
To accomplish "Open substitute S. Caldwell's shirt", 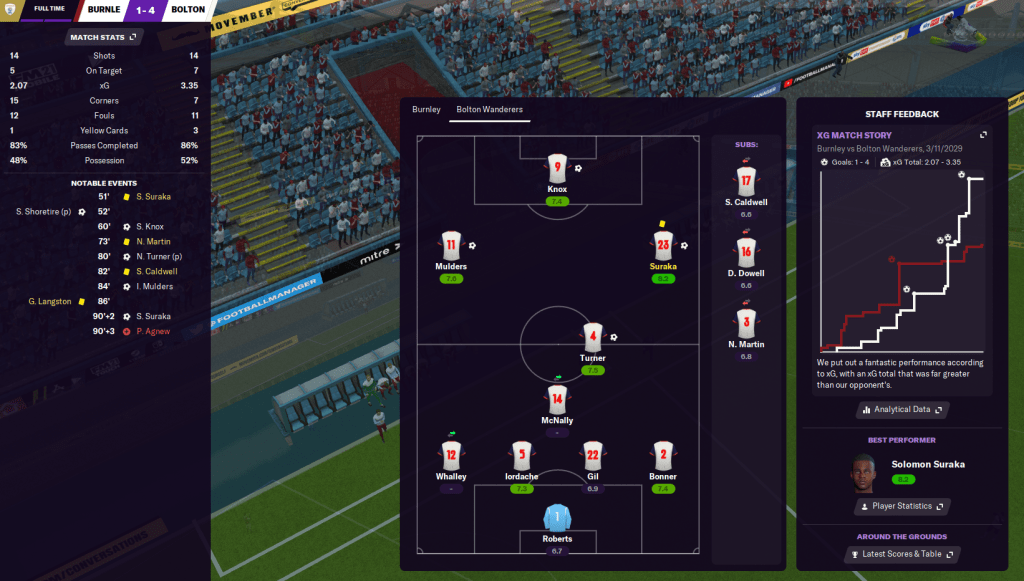I will [x=745, y=181].
